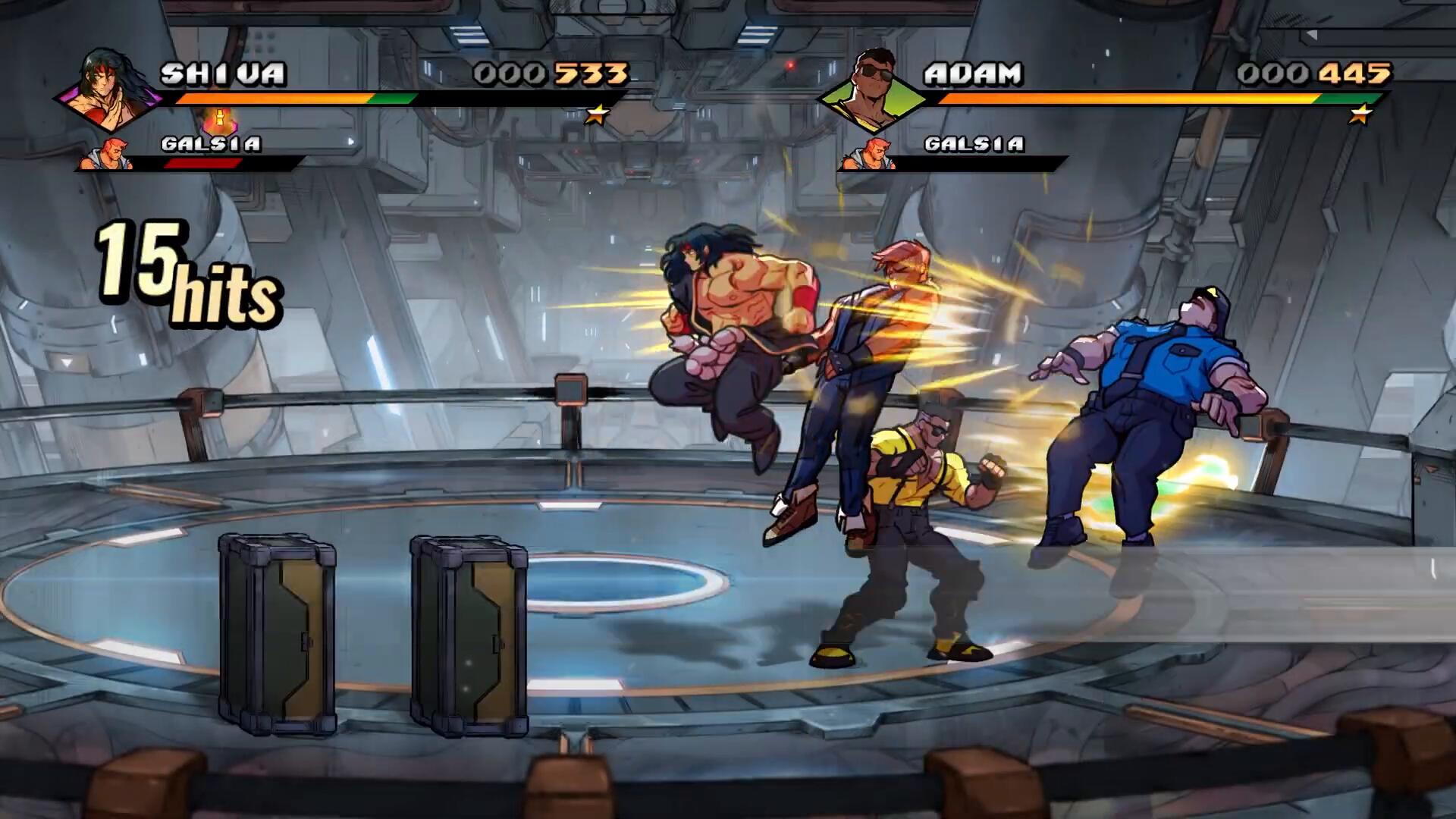Select the star special icon under Shiva's score
Viewport: 1456px width, 819px height.
[x=598, y=115]
